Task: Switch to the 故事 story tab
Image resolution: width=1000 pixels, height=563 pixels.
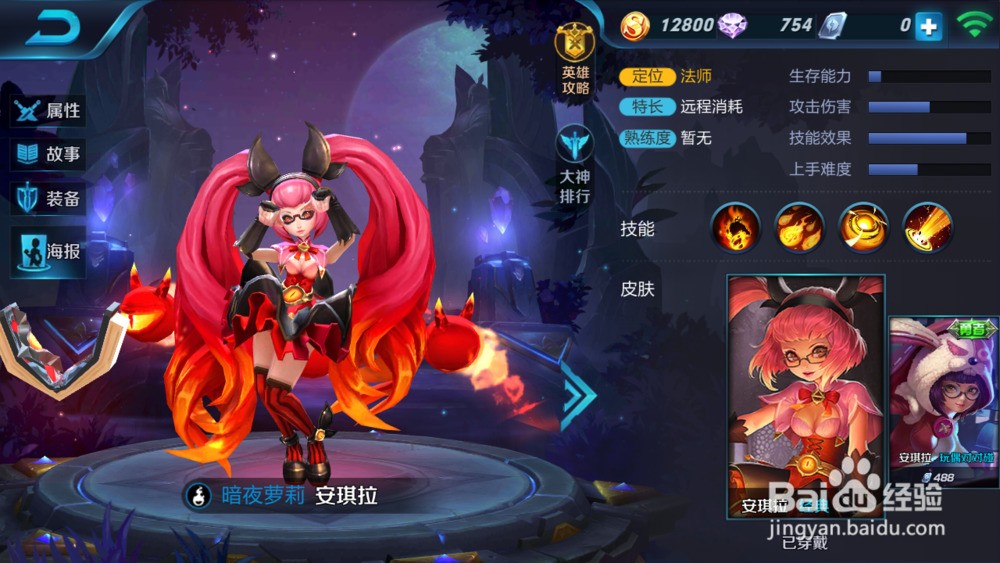Action: coord(50,155)
